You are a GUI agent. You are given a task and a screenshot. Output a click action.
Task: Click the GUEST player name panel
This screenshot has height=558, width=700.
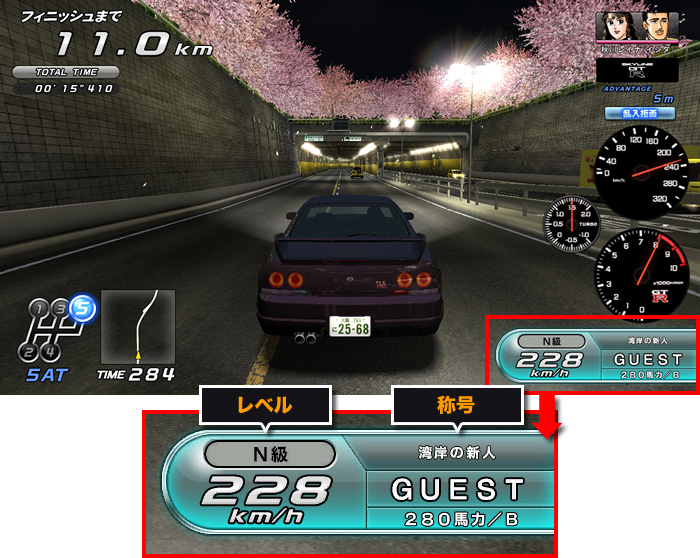click(459, 489)
